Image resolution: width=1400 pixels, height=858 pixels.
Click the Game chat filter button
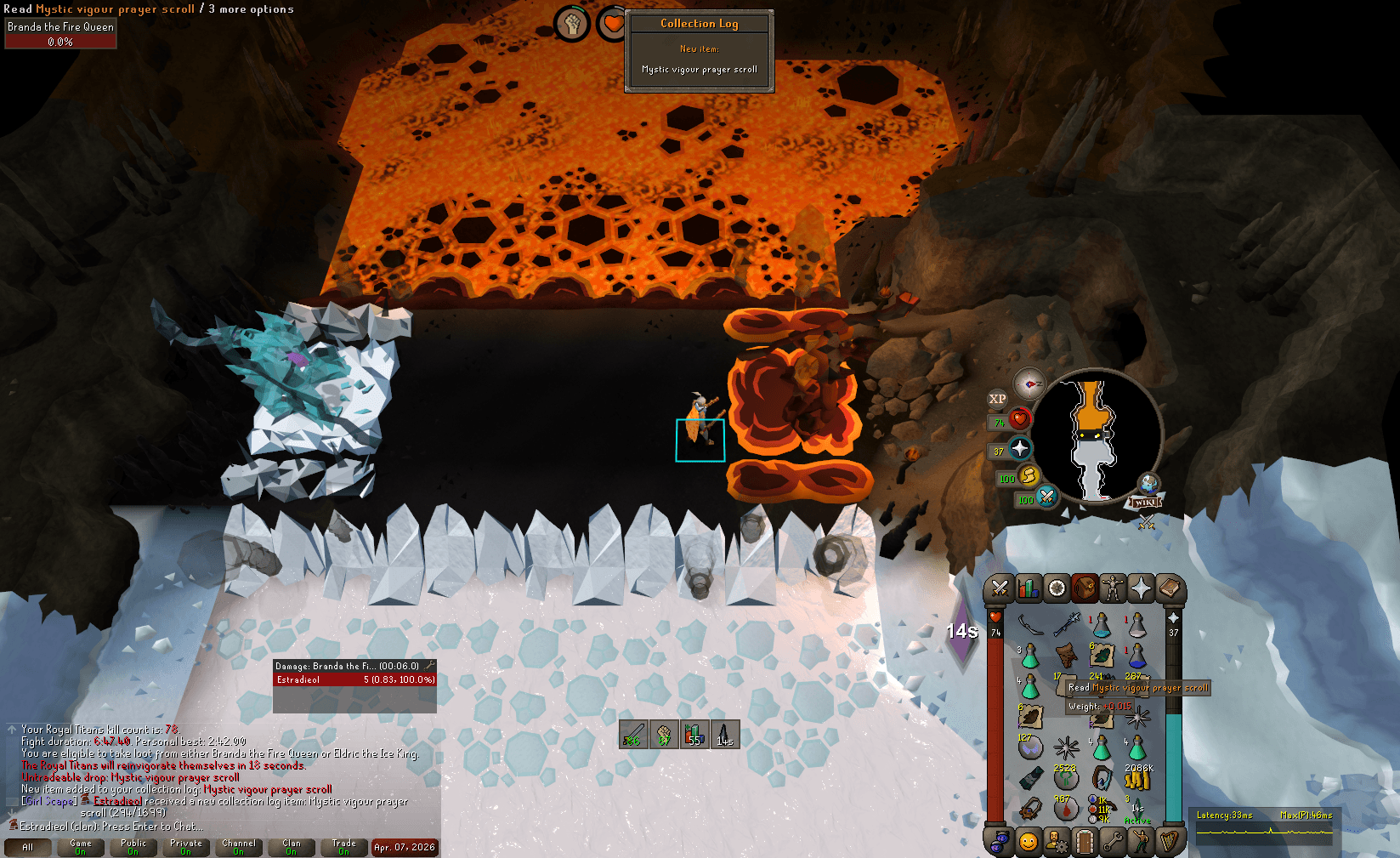pyautogui.click(x=80, y=847)
